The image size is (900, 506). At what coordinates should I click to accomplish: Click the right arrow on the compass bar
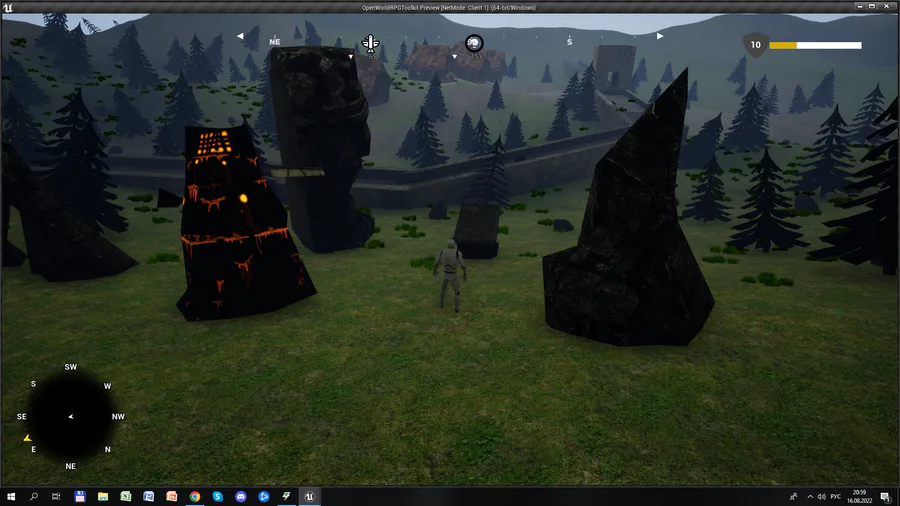[659, 36]
